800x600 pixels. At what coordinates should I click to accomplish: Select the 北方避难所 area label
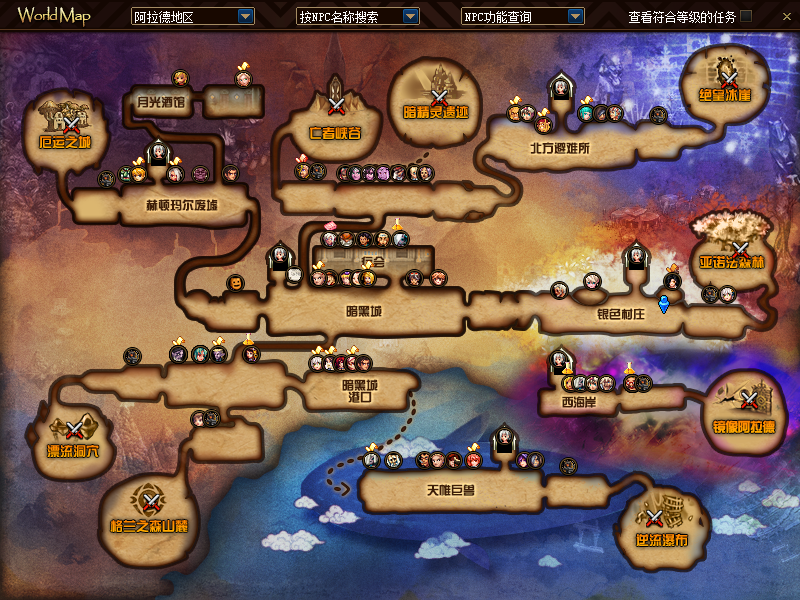click(560, 148)
